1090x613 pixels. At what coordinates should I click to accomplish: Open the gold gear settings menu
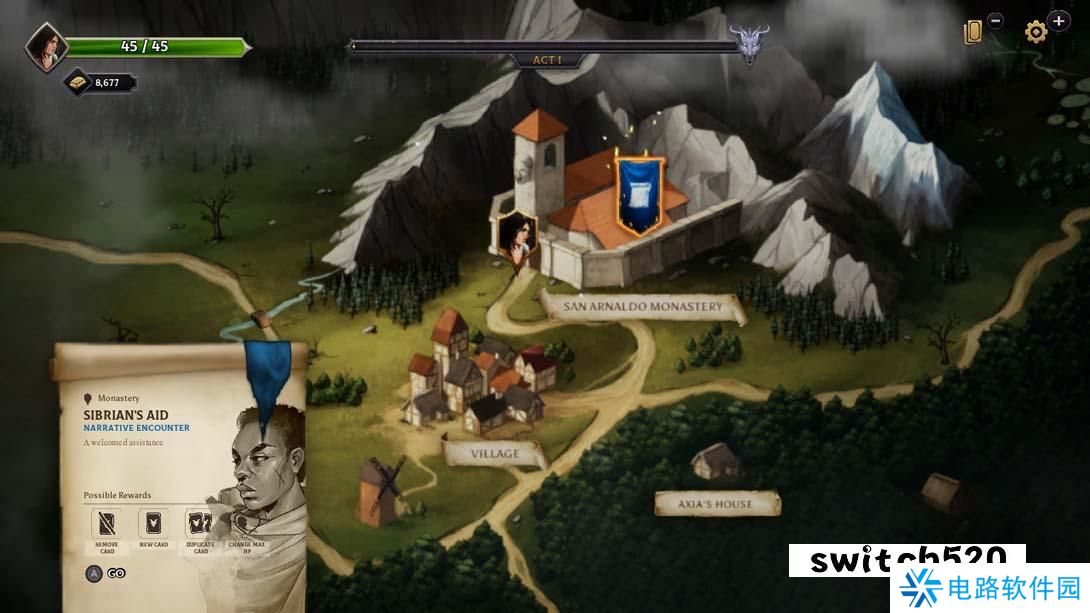pyautogui.click(x=1036, y=32)
